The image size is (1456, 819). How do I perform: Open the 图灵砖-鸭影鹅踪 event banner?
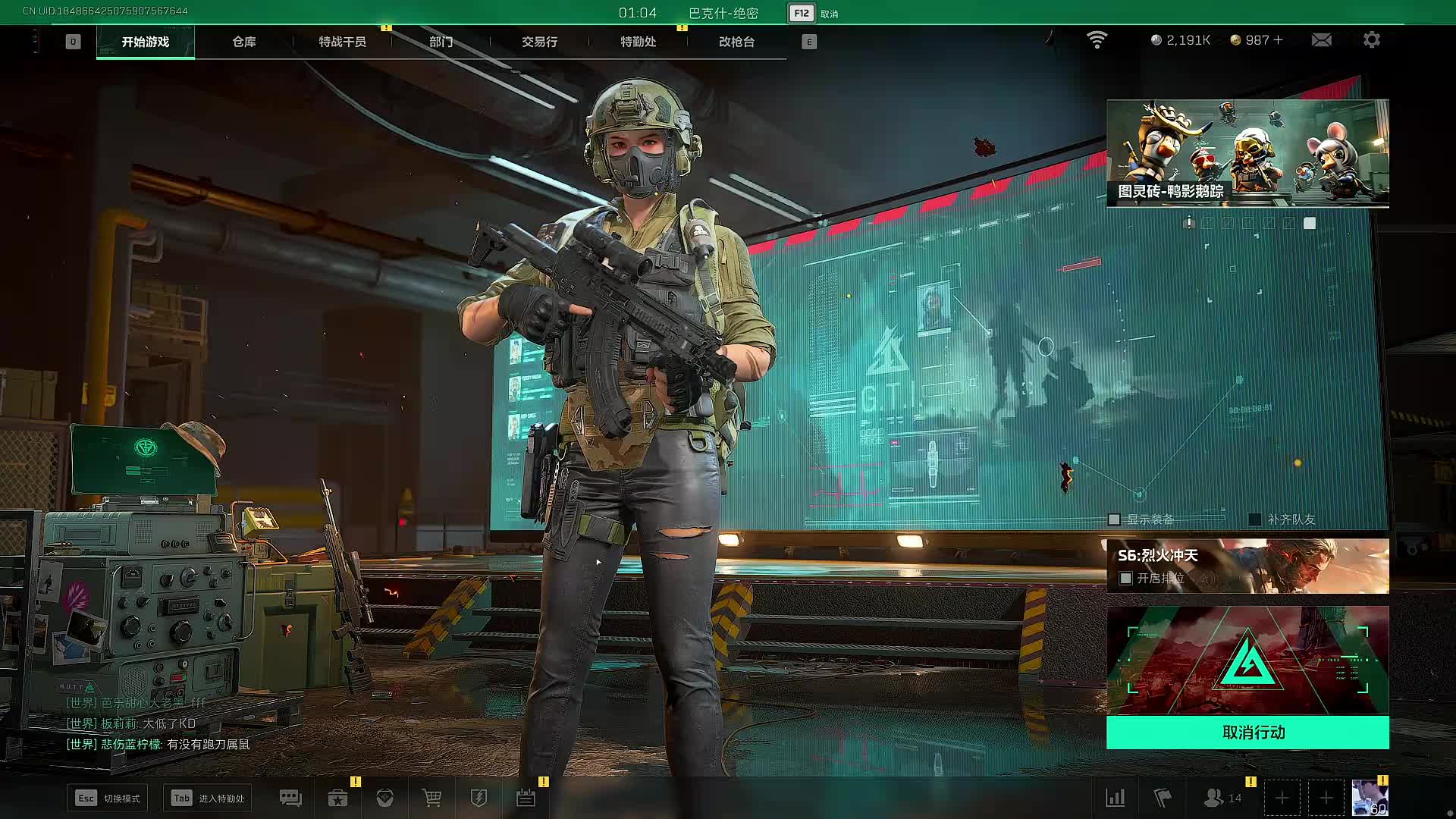point(1247,152)
